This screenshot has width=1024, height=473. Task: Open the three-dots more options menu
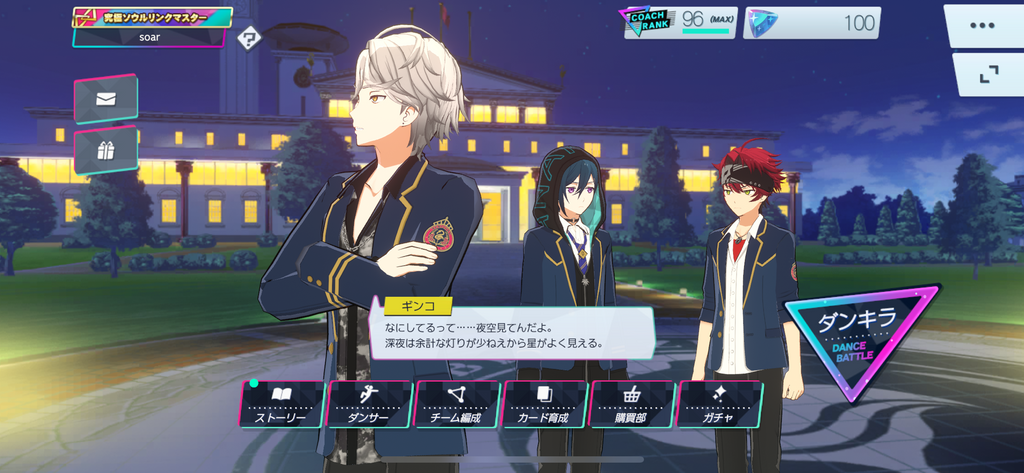click(x=983, y=24)
